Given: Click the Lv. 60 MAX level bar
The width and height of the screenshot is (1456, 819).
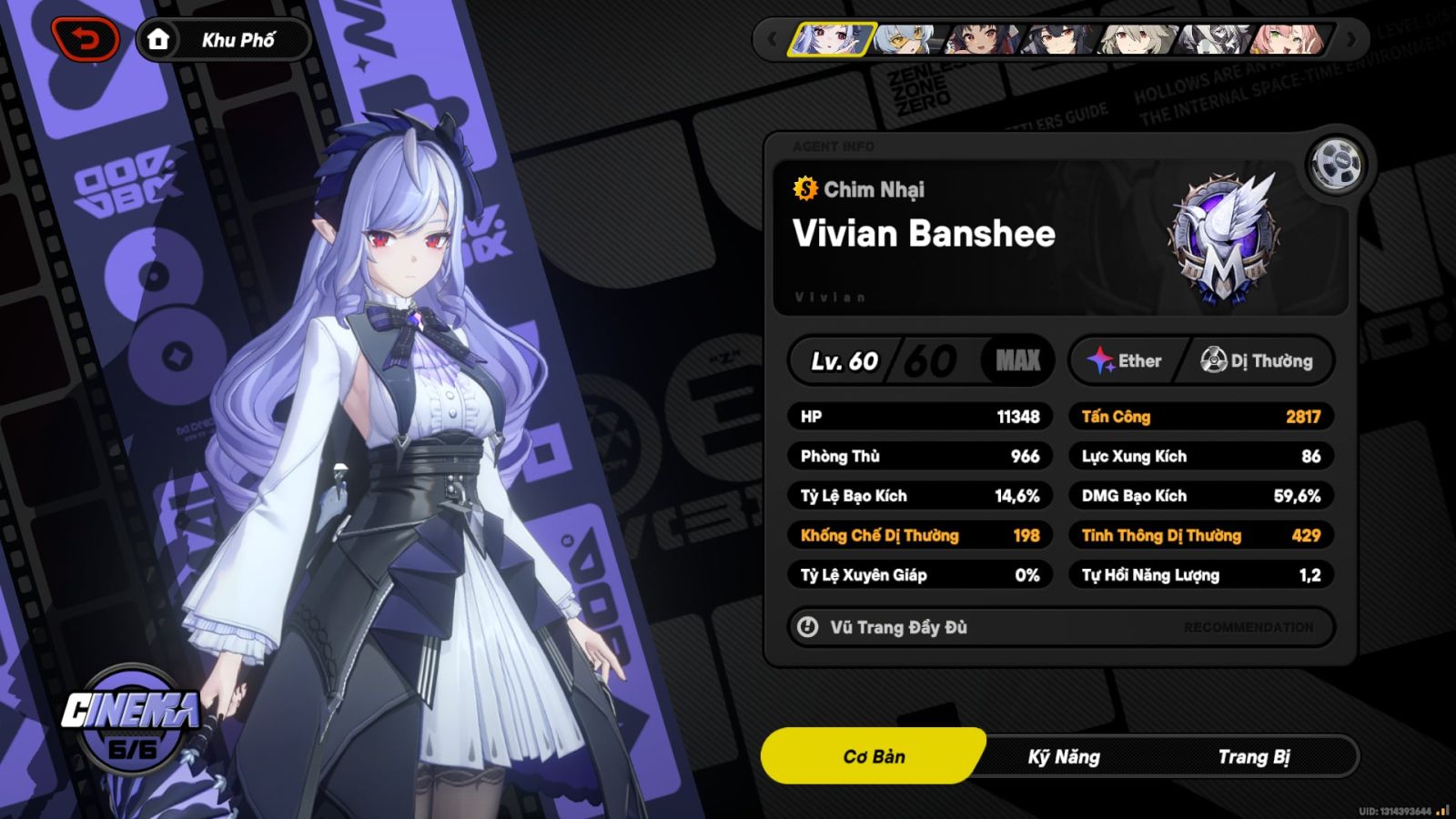Looking at the screenshot, I should 921,360.
